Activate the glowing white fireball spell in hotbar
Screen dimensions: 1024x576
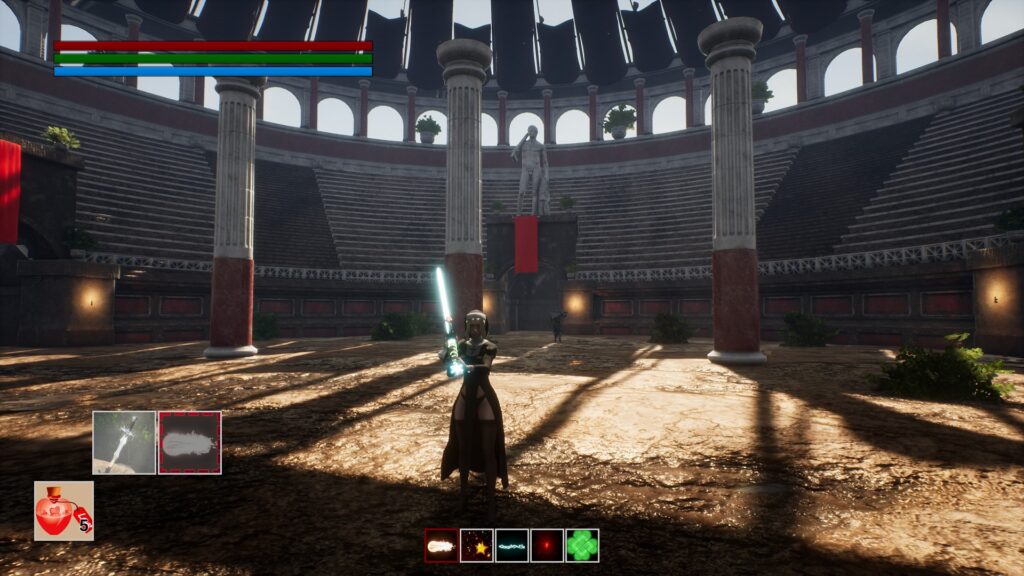pos(441,545)
